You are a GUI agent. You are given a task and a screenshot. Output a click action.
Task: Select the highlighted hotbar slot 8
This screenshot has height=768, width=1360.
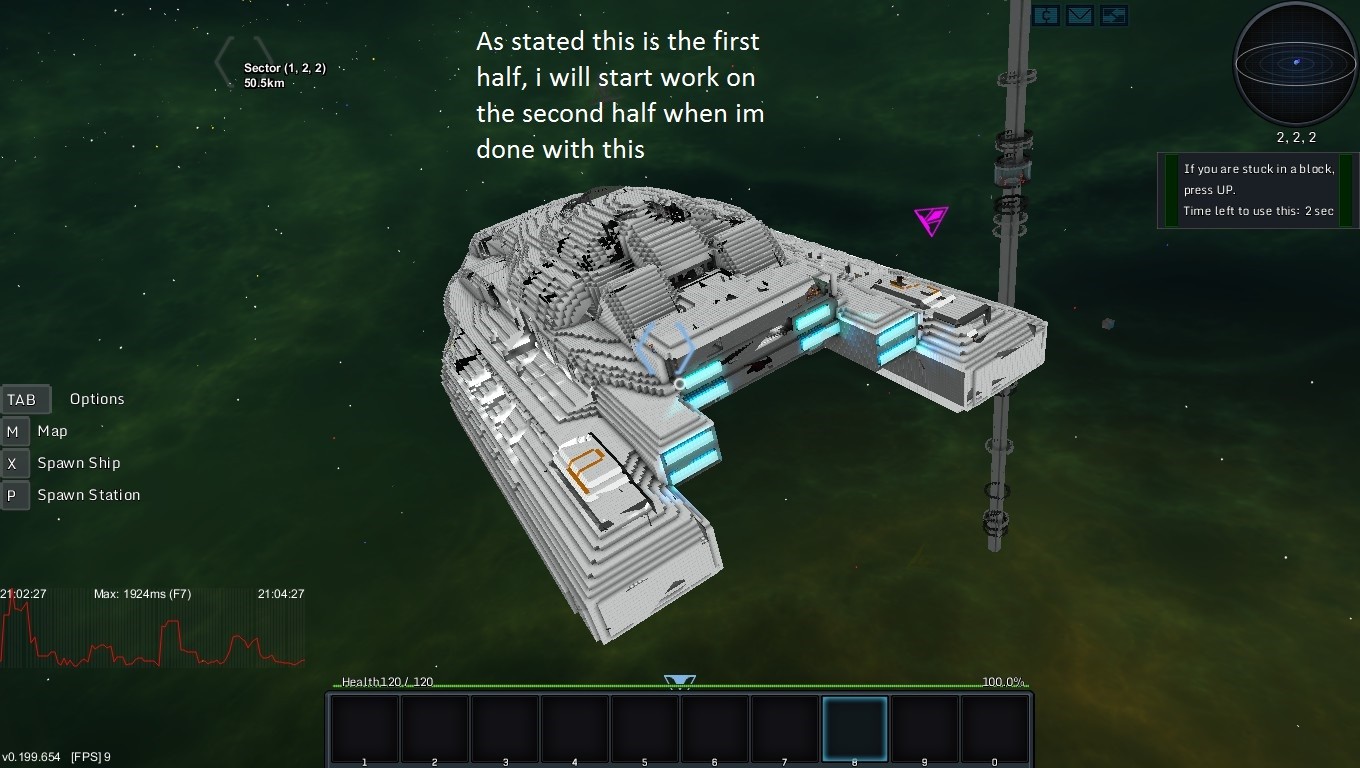(855, 730)
